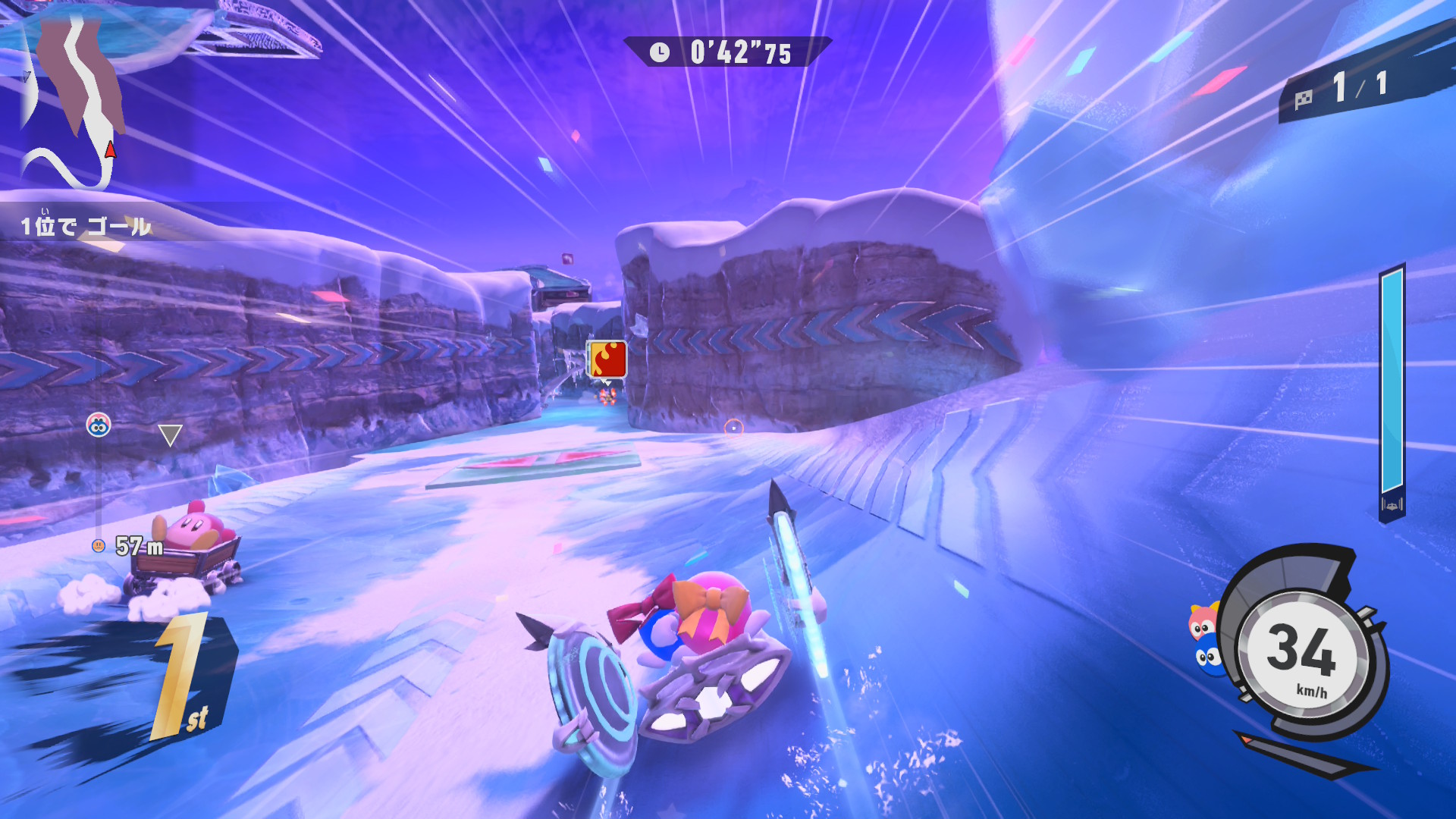The image size is (1456, 819).
Task: Click the round blue-eyed racer marker icon
Action: point(99,425)
